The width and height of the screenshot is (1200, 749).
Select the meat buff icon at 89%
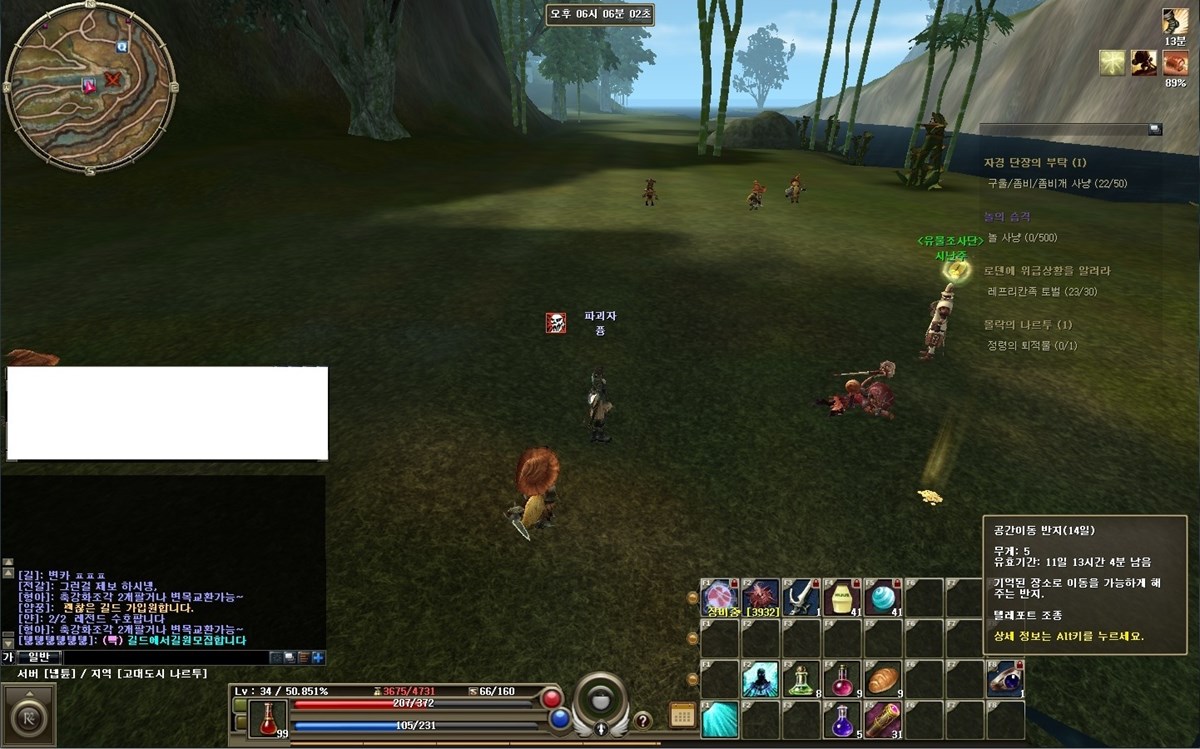tap(1175, 63)
